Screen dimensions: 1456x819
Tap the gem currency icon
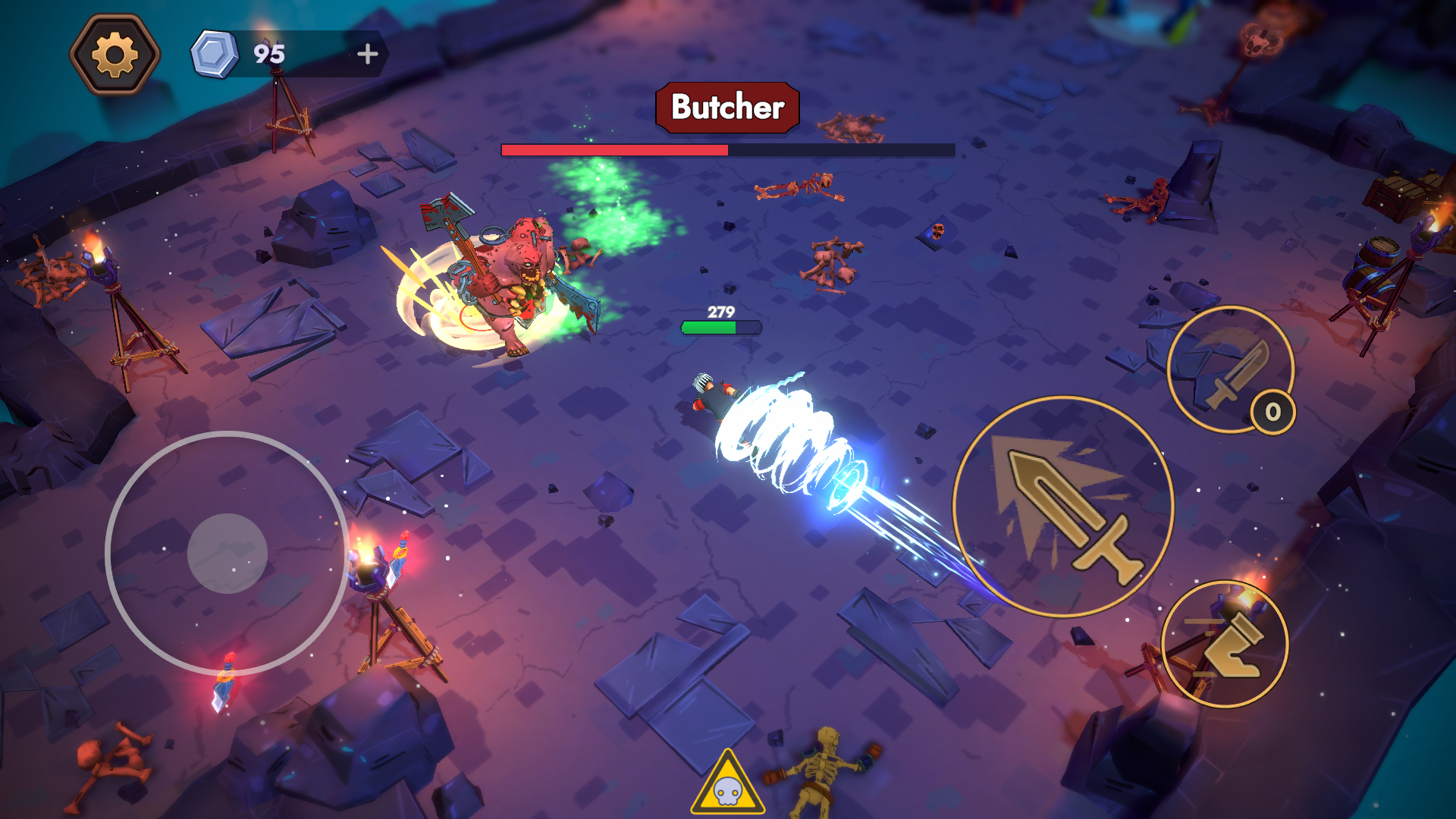point(215,52)
